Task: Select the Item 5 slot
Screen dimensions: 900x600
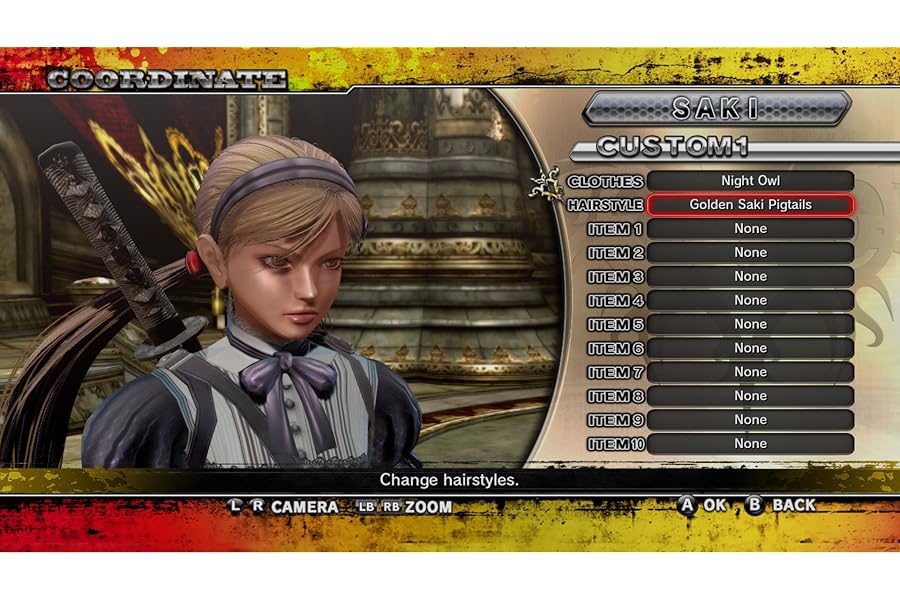Action: point(750,324)
